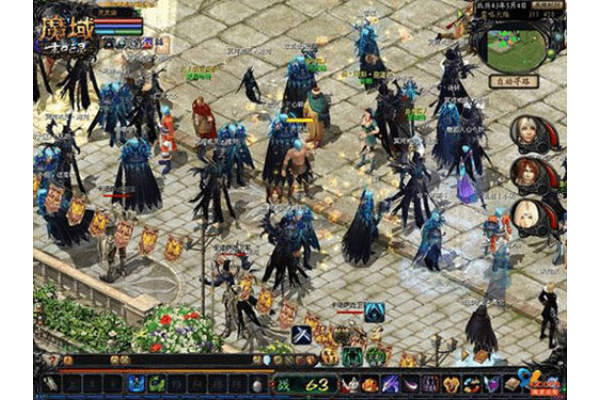Select the blonde companion portrait

click(527, 213)
